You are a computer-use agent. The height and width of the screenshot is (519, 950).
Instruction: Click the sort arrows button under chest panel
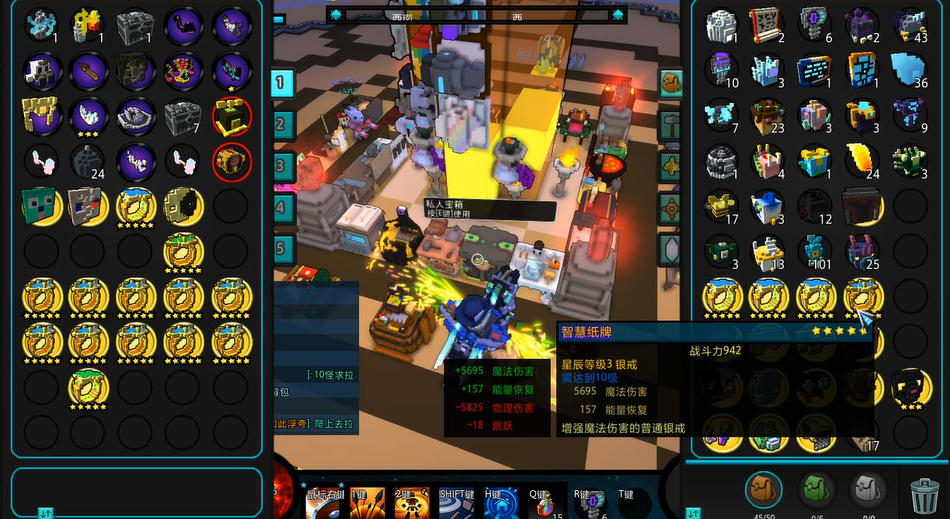pyautogui.click(x=45, y=512)
